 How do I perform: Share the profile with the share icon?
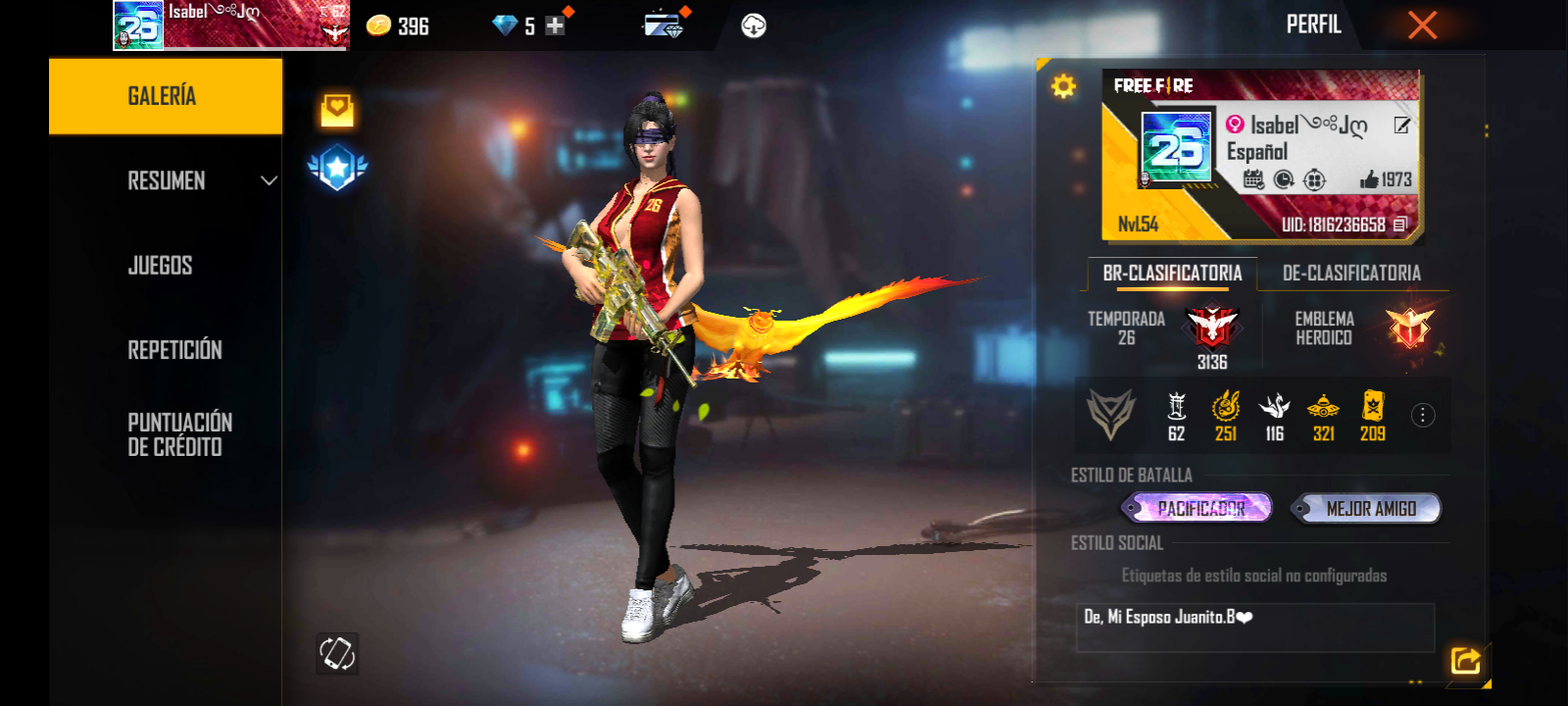pos(1465,661)
